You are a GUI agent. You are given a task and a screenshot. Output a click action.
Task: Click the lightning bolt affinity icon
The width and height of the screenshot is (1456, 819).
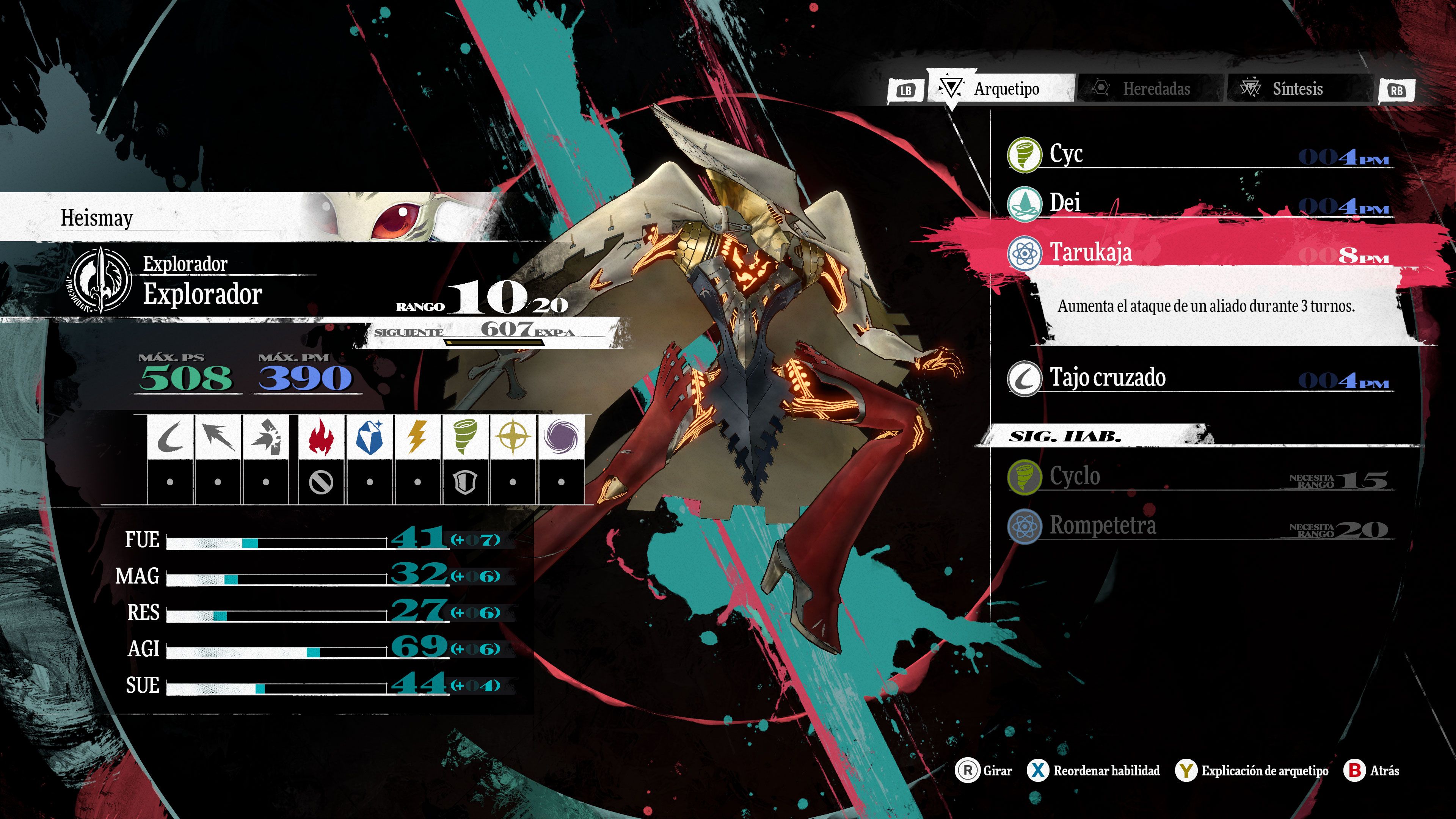pyautogui.click(x=417, y=438)
